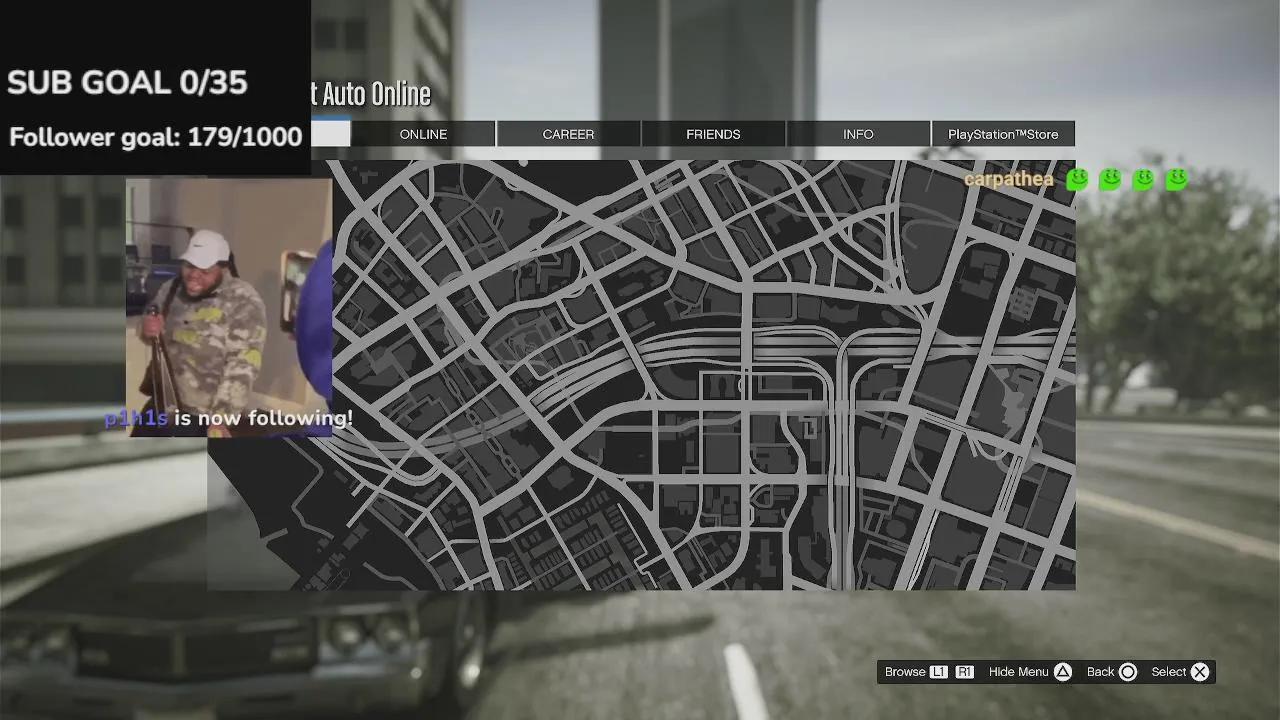Select the FRIENDS tab
This screenshot has width=1280, height=720.
click(x=713, y=134)
